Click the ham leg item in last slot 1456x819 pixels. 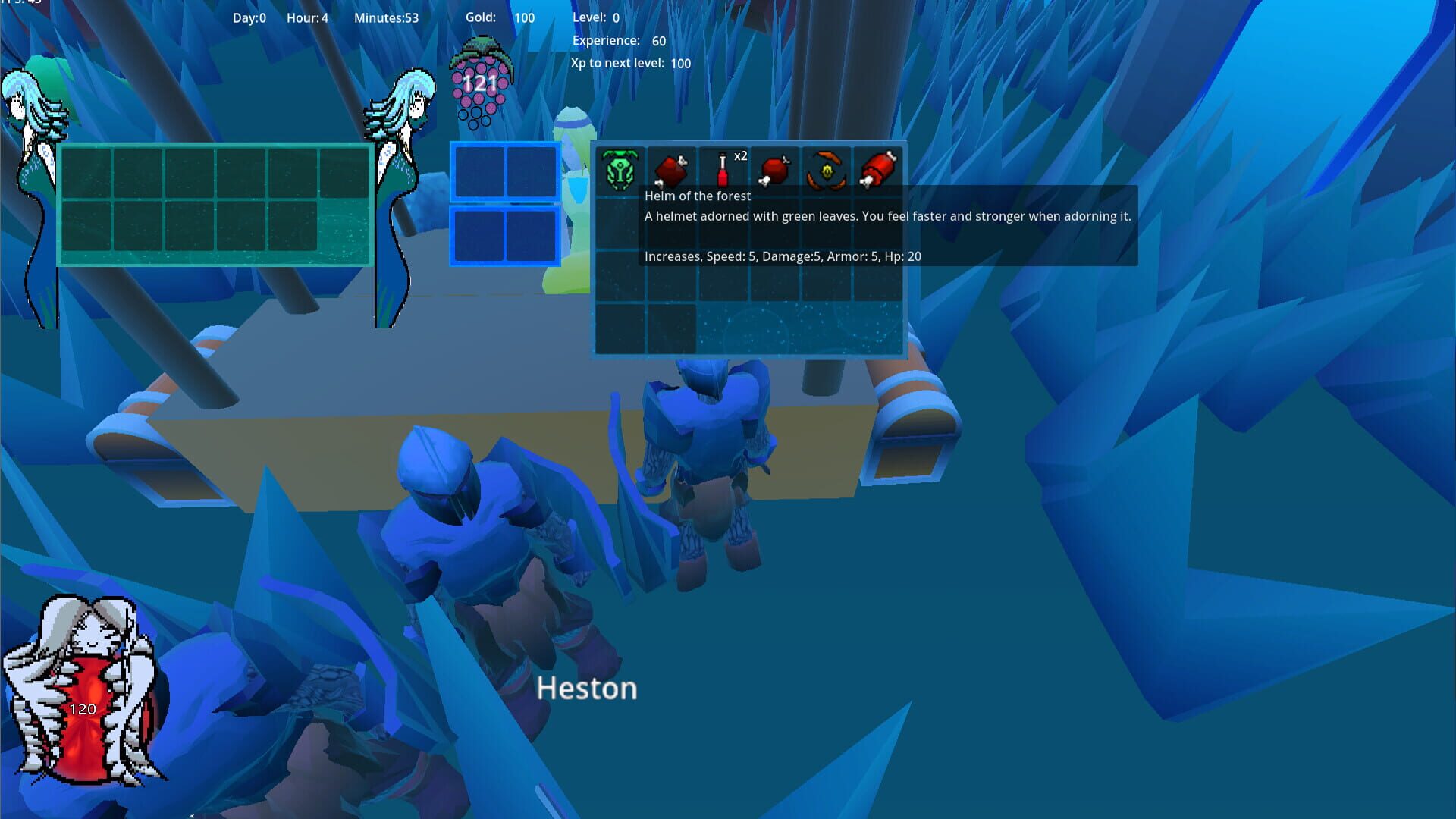coord(878,168)
